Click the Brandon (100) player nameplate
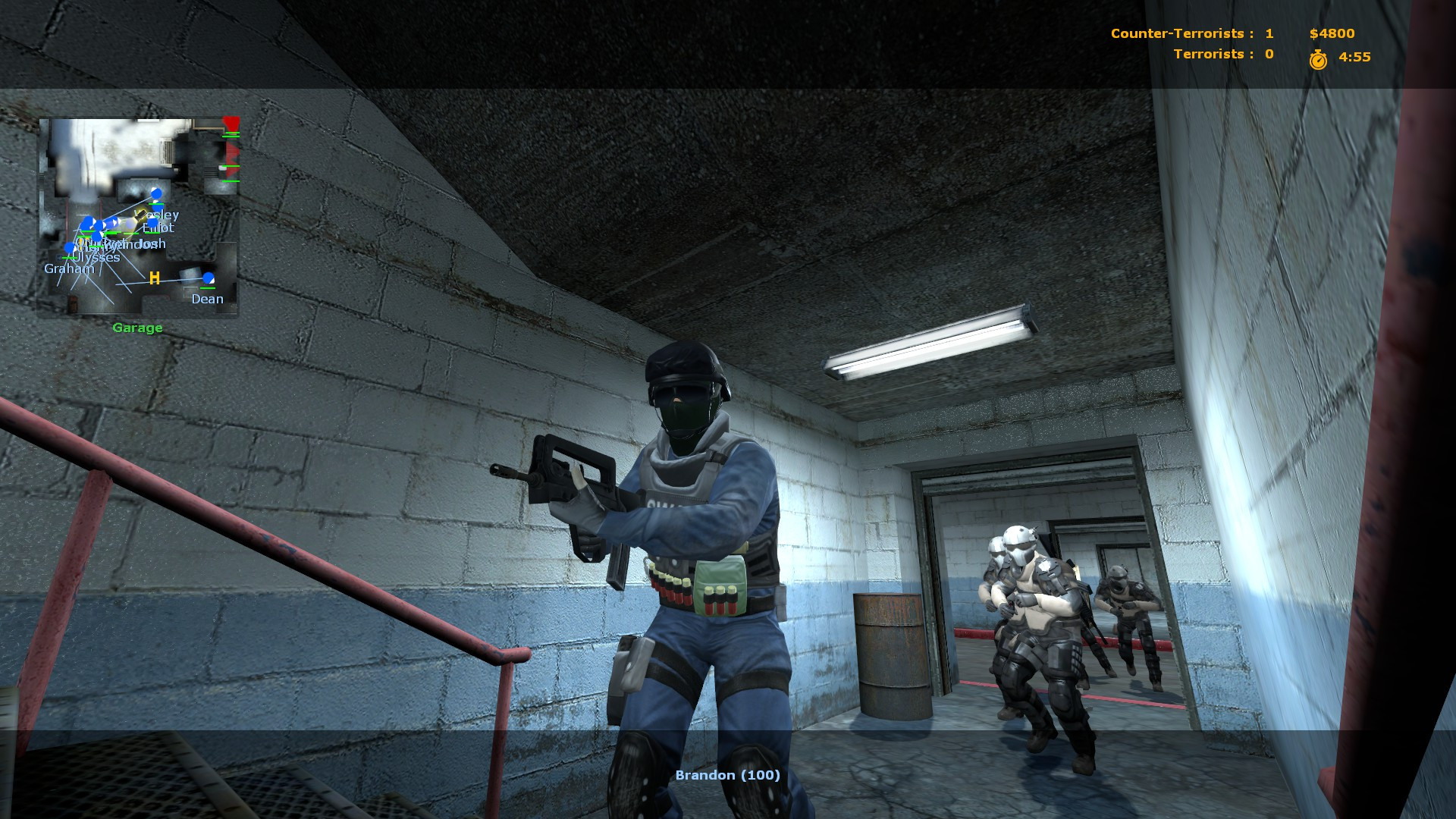This screenshot has width=1456, height=819. point(727,775)
